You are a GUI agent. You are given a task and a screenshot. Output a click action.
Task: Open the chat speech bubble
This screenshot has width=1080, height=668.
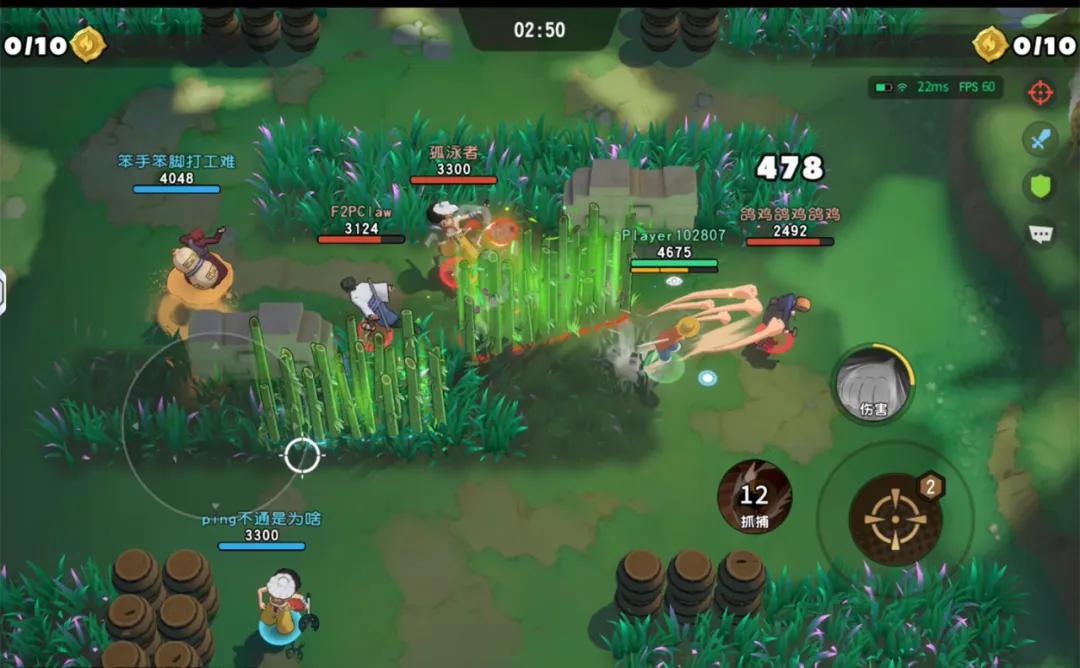tap(1041, 233)
